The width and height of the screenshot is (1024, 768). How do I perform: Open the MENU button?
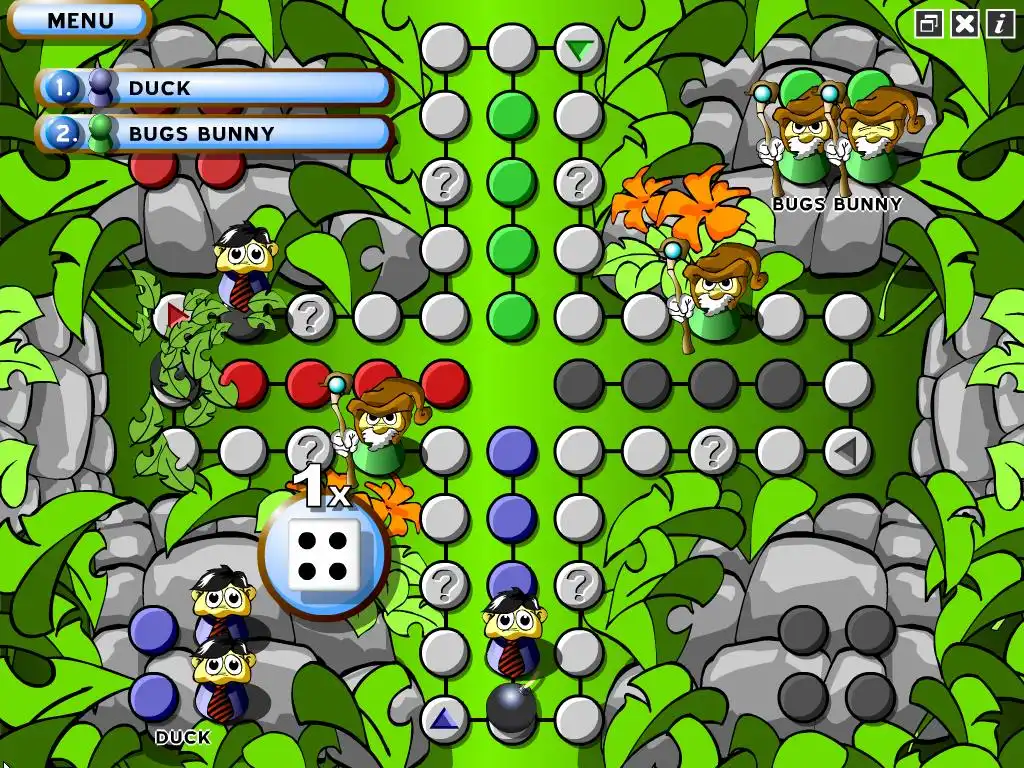(79, 20)
